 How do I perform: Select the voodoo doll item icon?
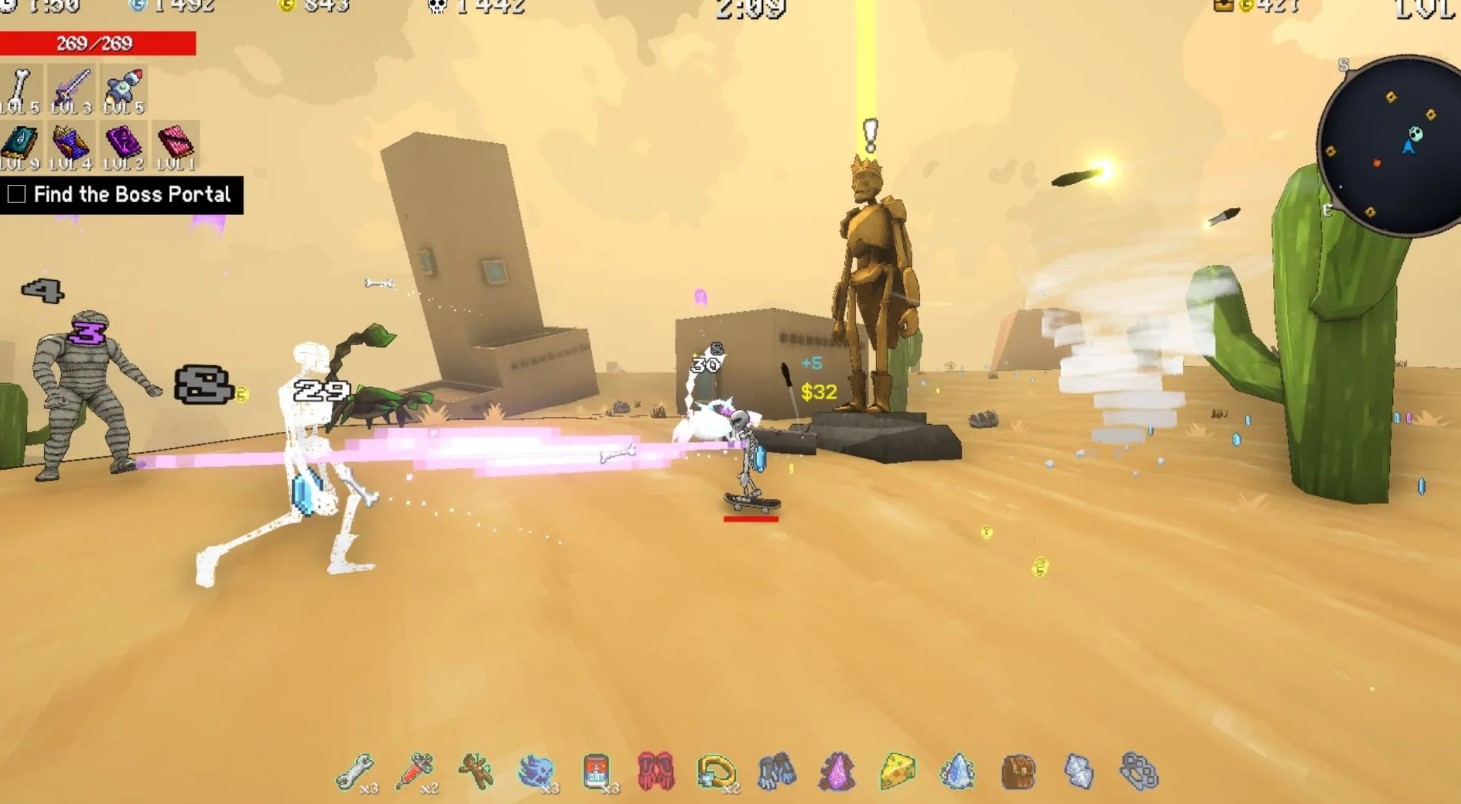point(476,771)
